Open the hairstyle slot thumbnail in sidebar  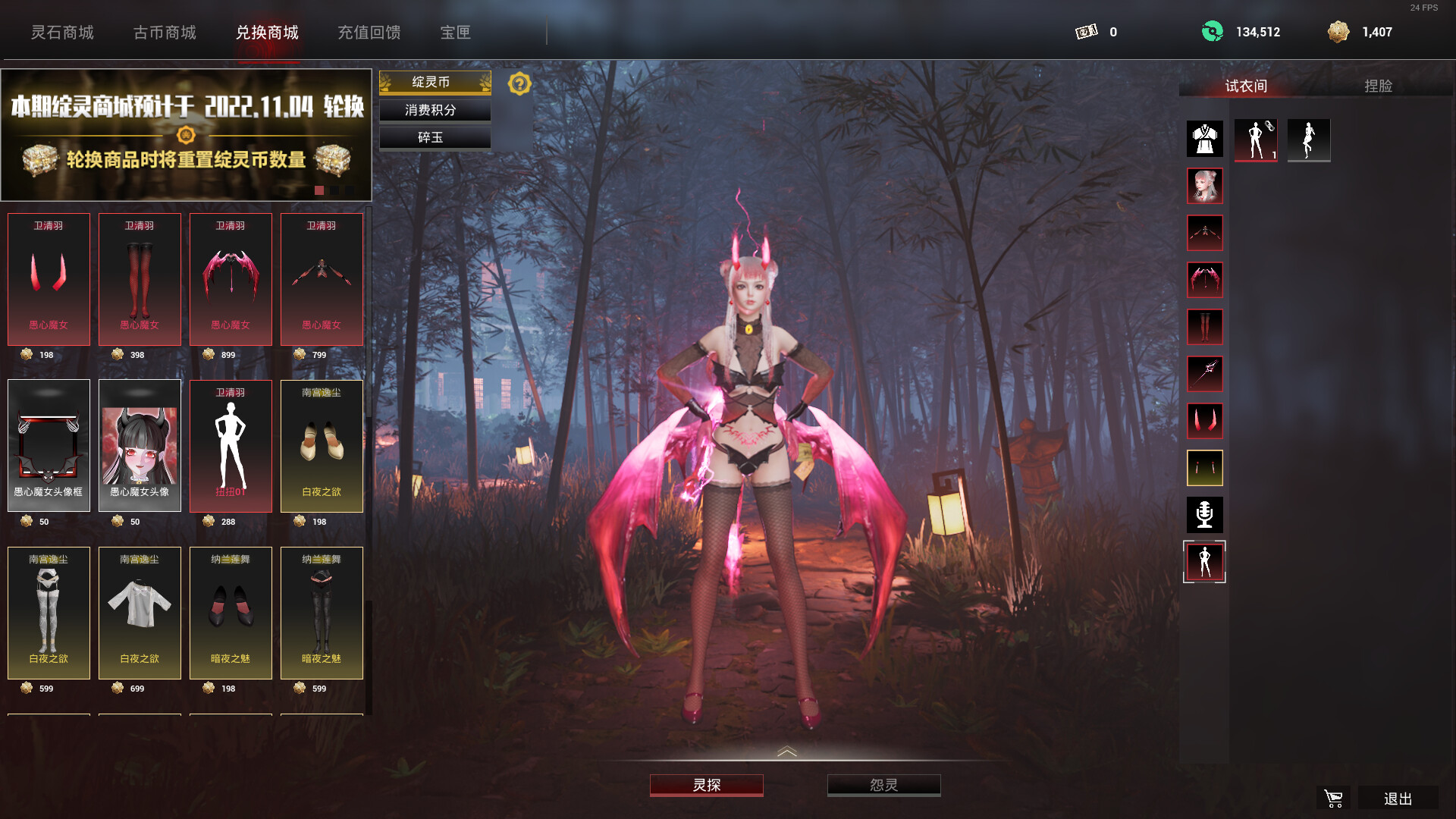[1205, 186]
